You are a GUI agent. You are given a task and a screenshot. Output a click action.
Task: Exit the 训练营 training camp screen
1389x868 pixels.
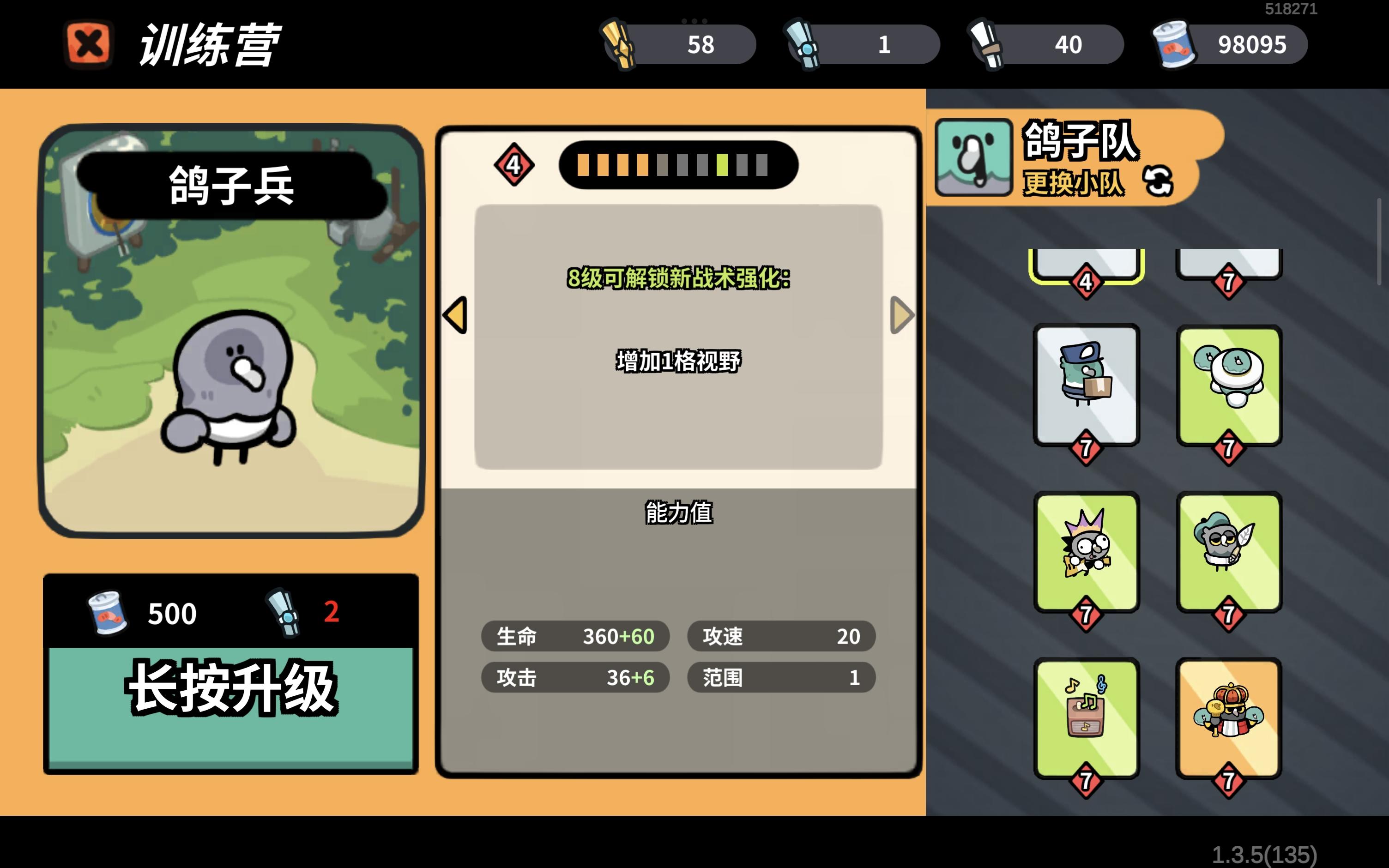(x=87, y=45)
